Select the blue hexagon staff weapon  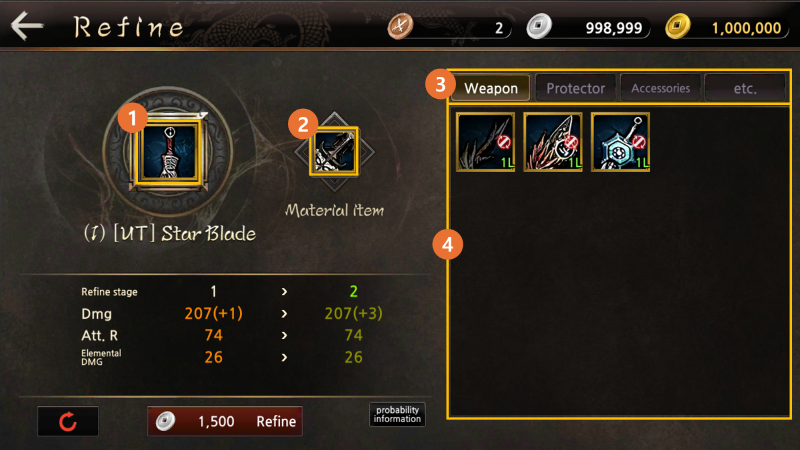[x=621, y=141]
